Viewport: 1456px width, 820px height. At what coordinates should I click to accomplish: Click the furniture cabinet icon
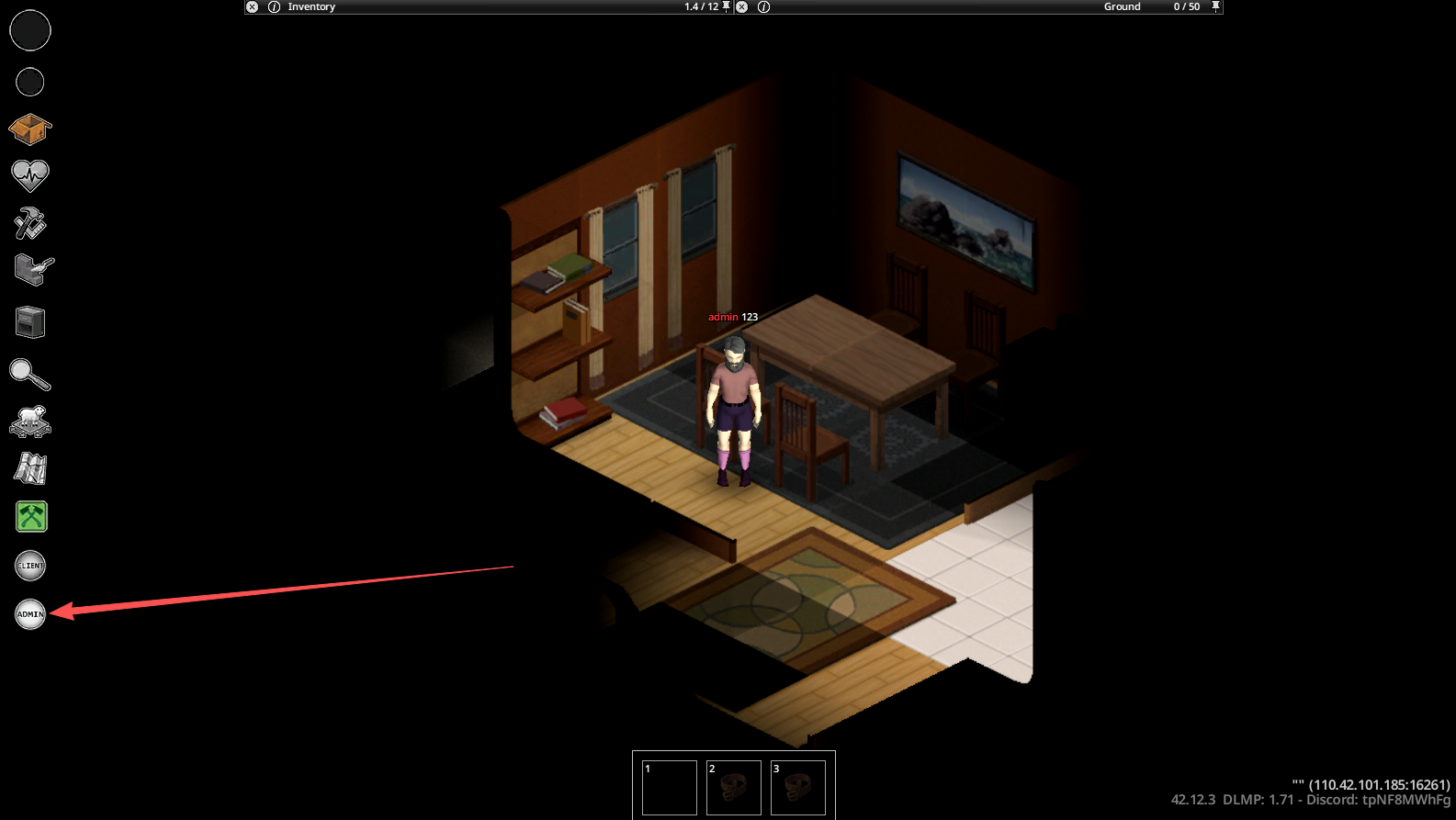(30, 322)
